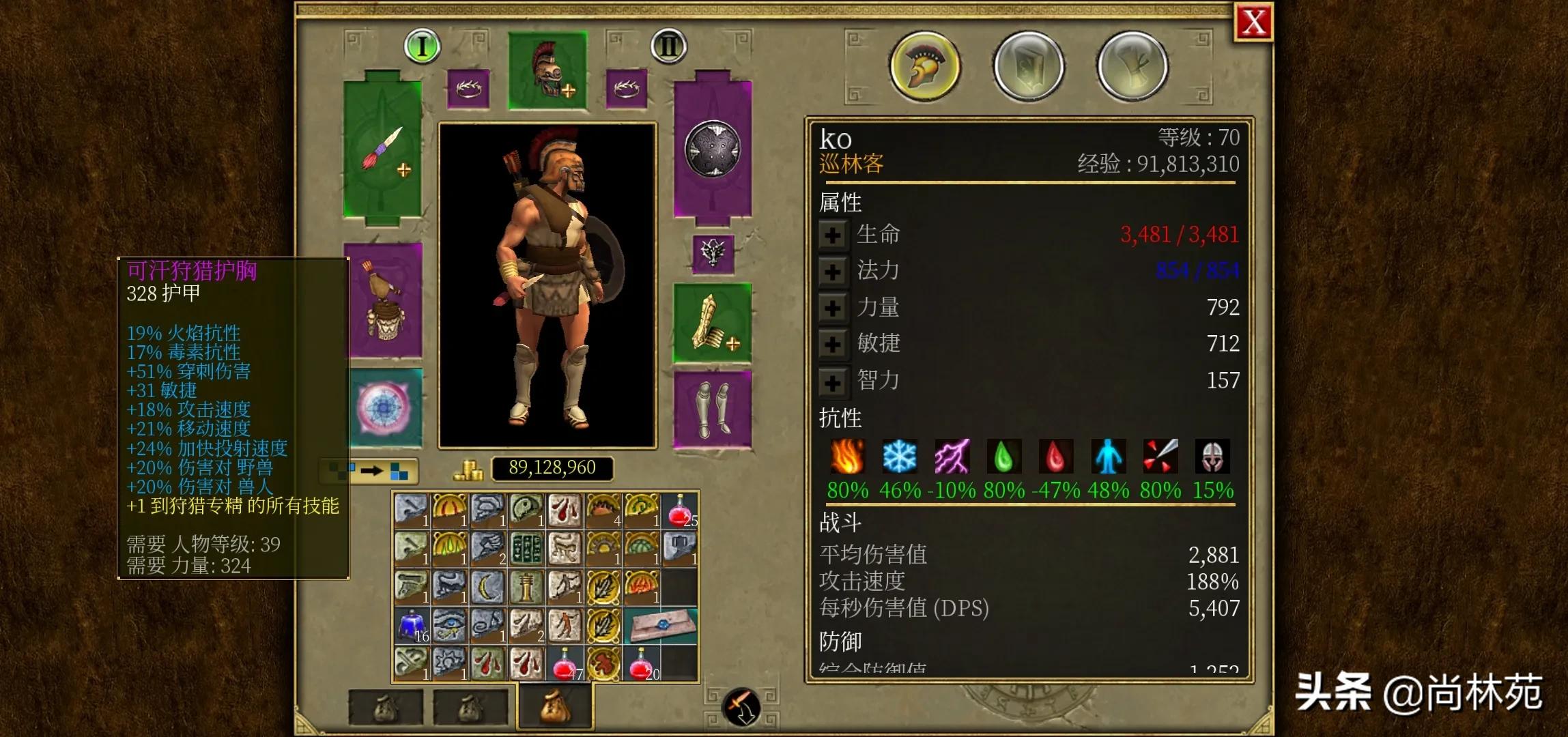
Task: Switch to weapon set I
Action: point(422,46)
